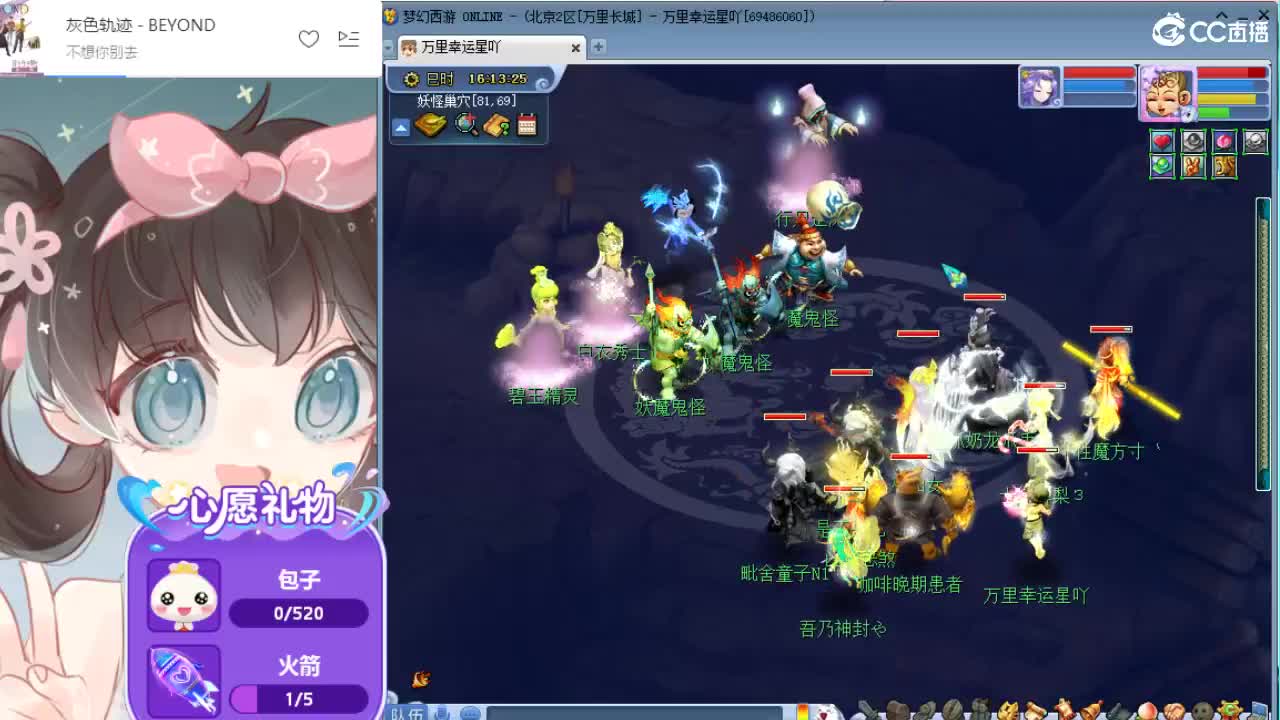Open the calendar icon in the top-left panel

526,124
